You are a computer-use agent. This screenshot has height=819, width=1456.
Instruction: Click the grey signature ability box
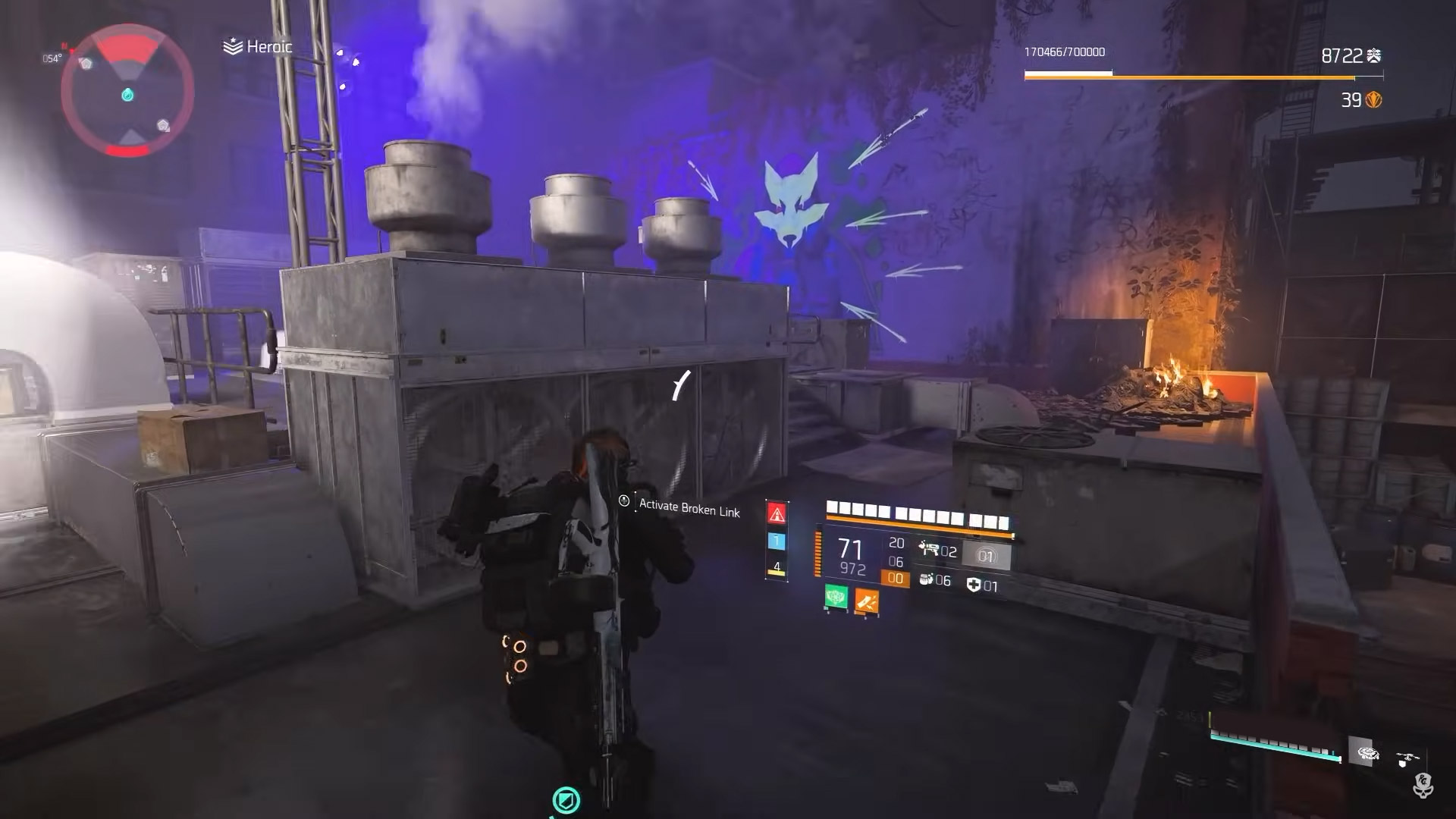[x=986, y=557]
